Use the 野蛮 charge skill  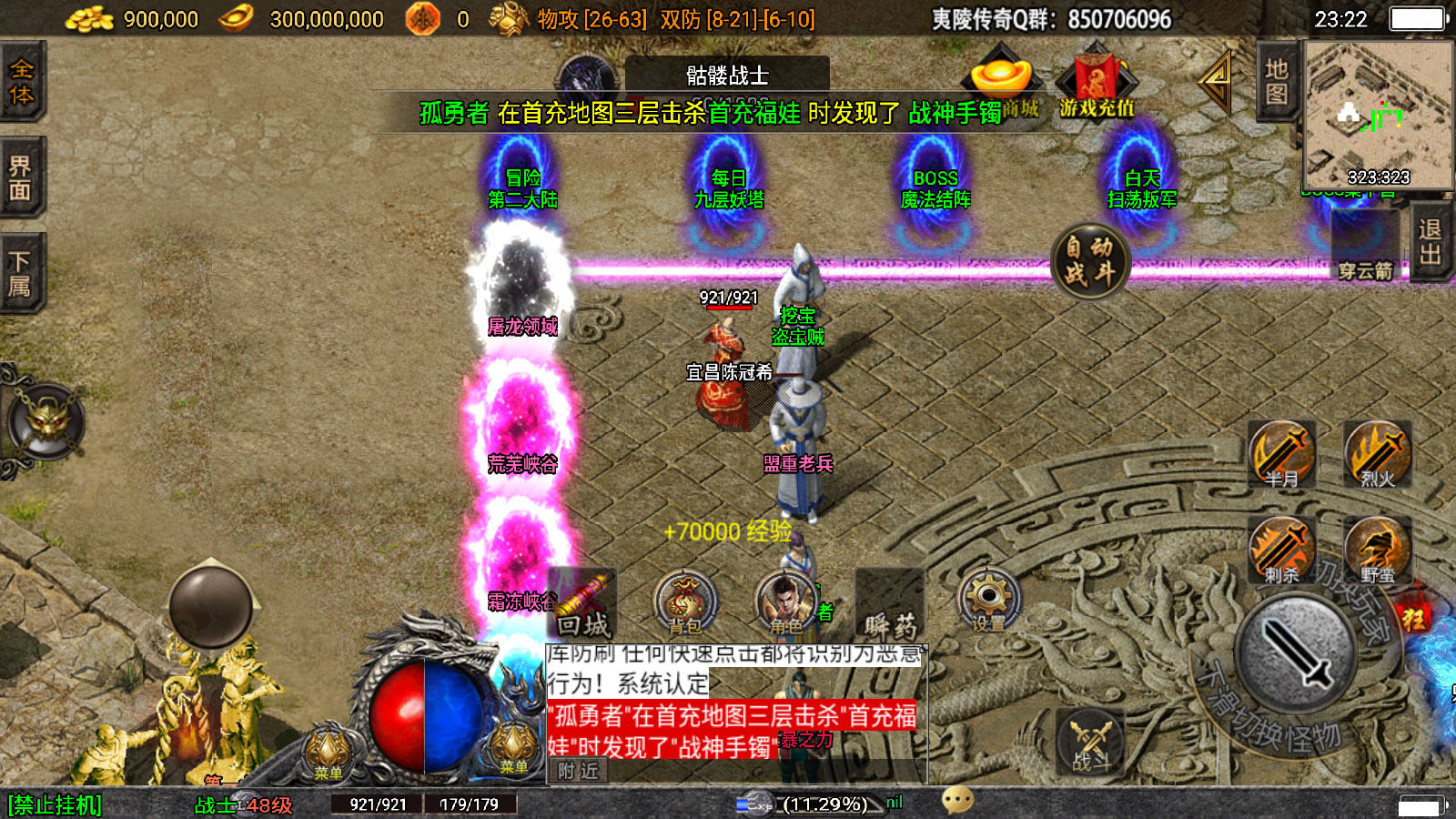(x=1378, y=551)
